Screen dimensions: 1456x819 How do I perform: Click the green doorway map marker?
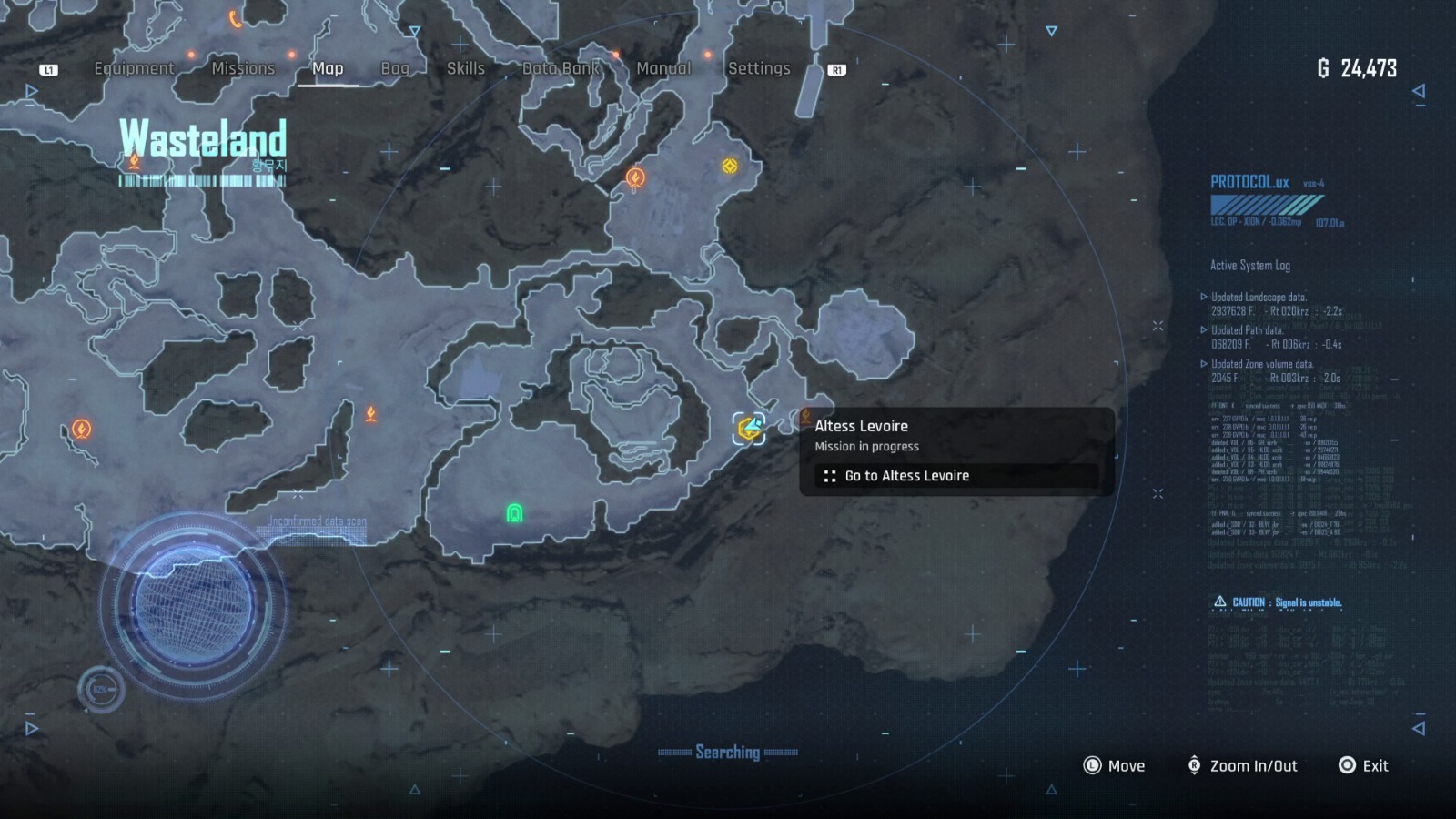(x=514, y=514)
